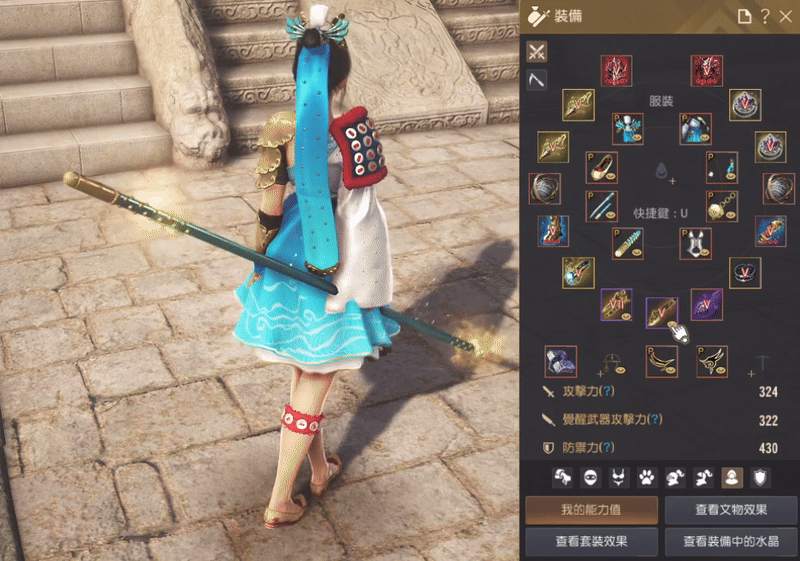Open 查看裝備中的水晶 equipped crystals
The height and width of the screenshot is (561, 800).
pos(731,541)
